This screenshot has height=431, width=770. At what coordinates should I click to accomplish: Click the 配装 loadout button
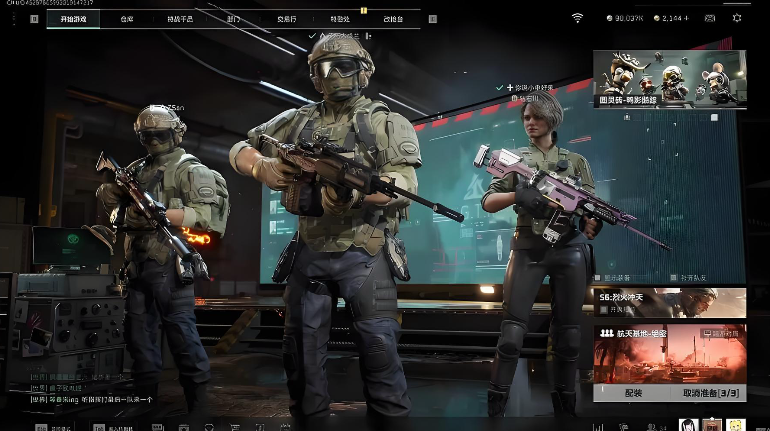click(632, 393)
